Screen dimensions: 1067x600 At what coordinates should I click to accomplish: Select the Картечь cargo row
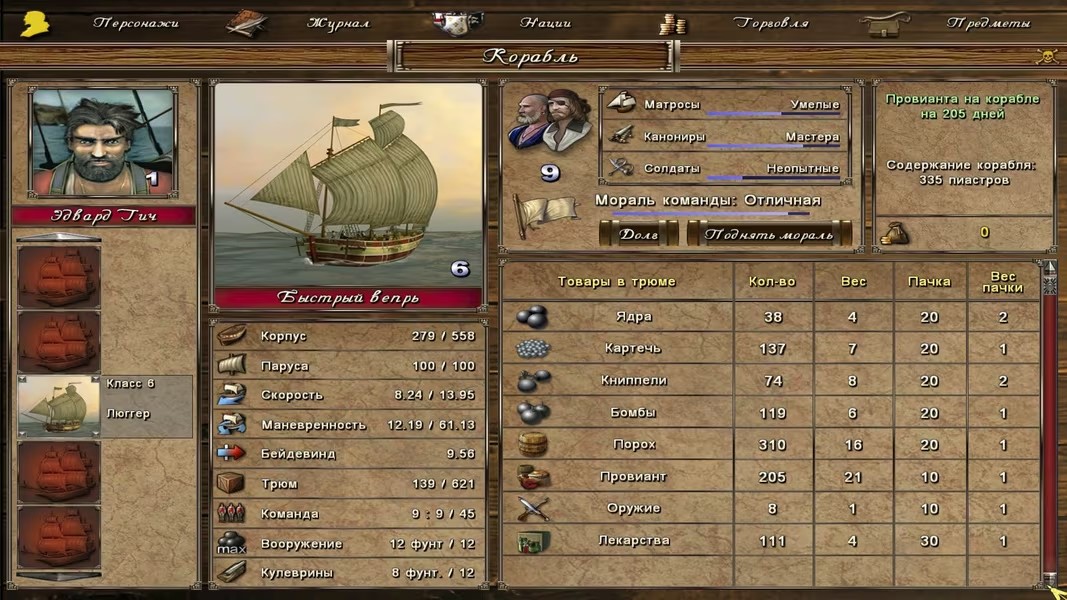coord(634,349)
